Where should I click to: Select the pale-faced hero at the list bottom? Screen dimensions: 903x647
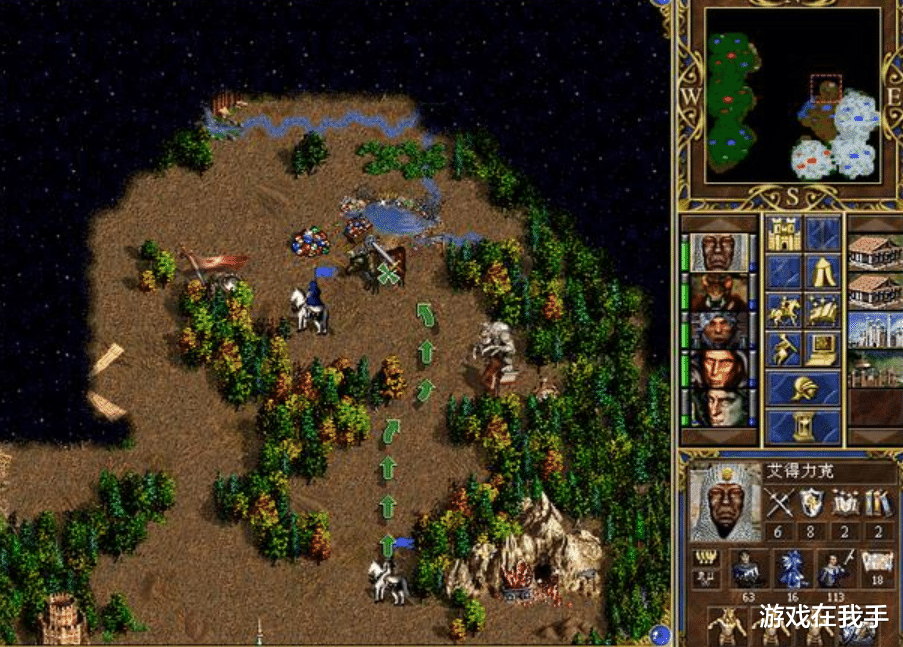pyautogui.click(x=718, y=408)
